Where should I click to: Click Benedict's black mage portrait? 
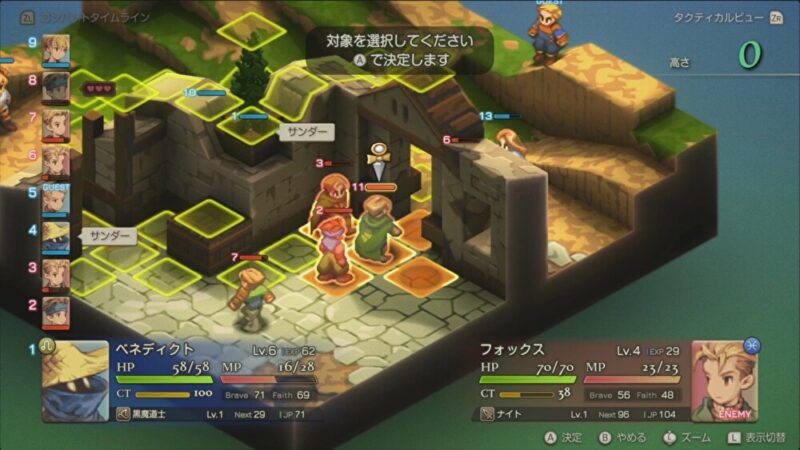(x=75, y=381)
